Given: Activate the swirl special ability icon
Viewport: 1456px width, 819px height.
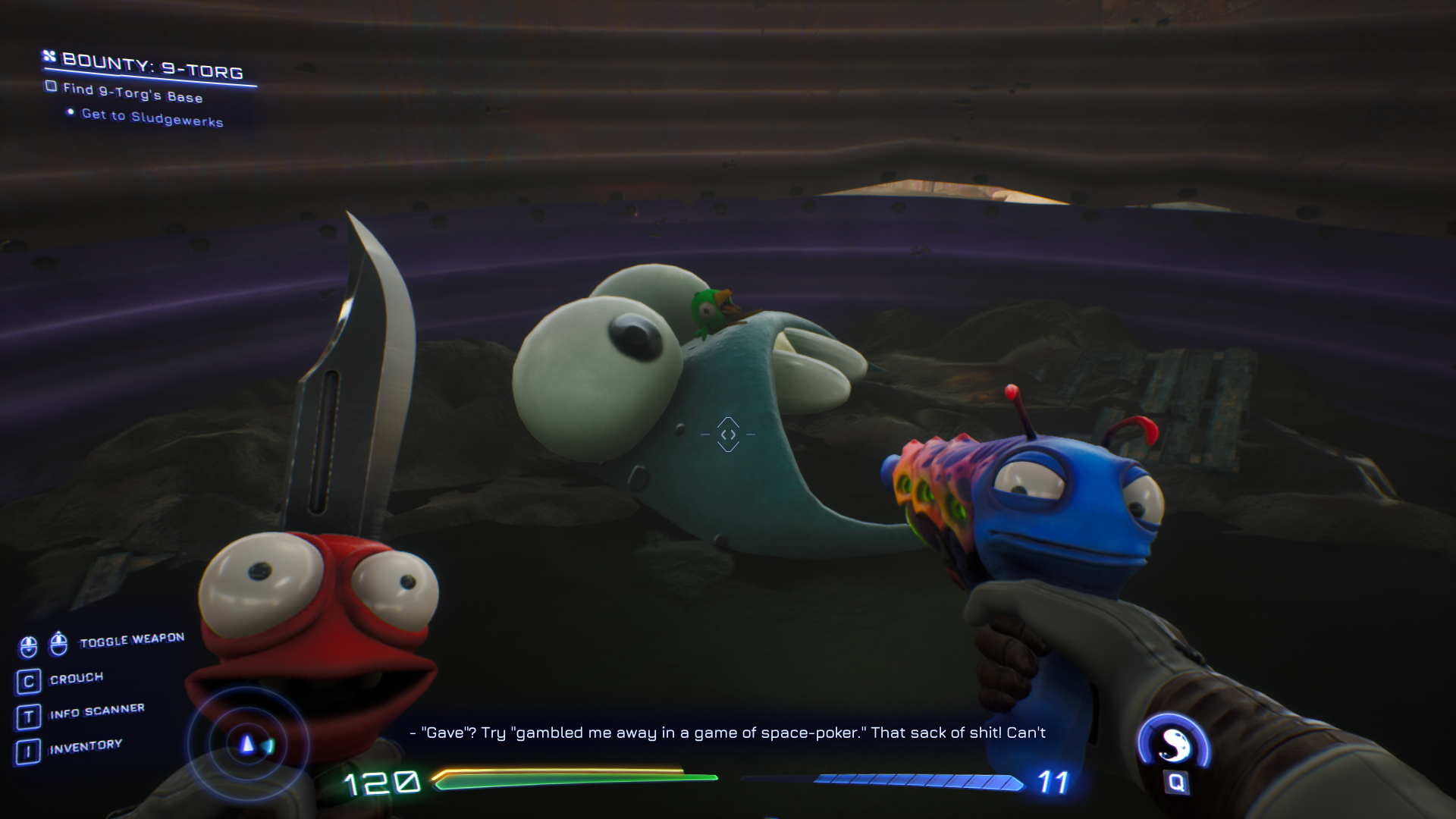Looking at the screenshot, I should [x=1173, y=744].
